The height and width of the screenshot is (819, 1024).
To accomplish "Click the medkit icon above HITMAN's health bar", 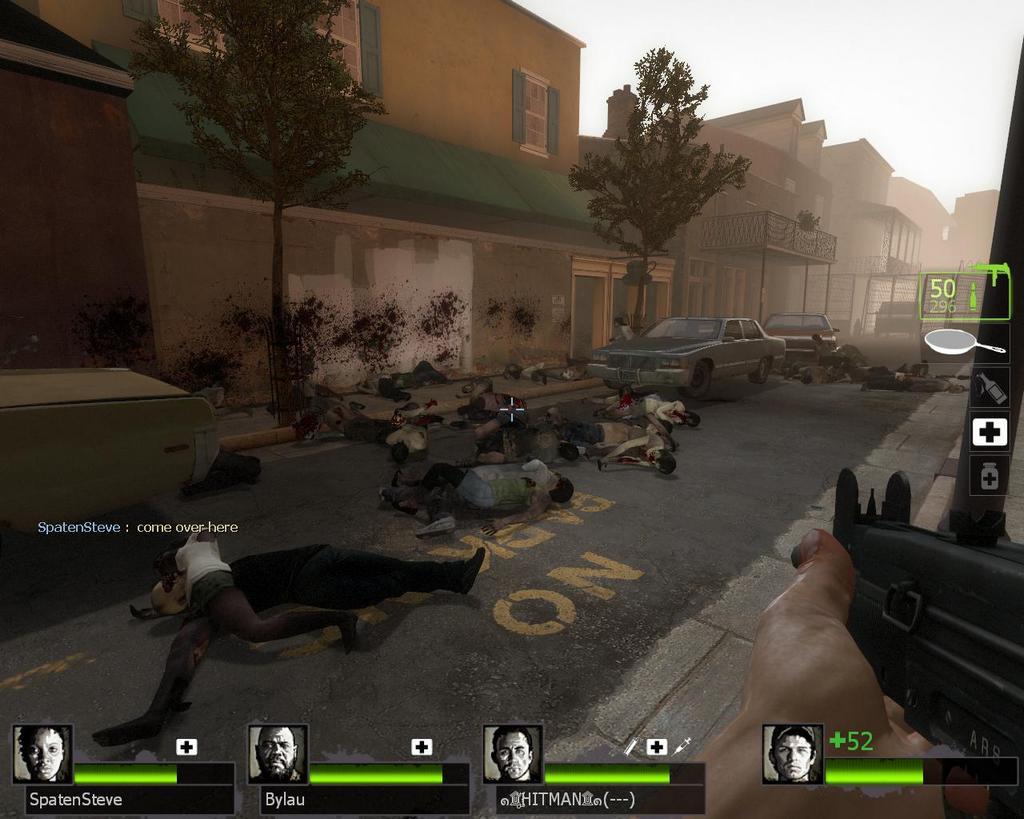I will click(657, 746).
